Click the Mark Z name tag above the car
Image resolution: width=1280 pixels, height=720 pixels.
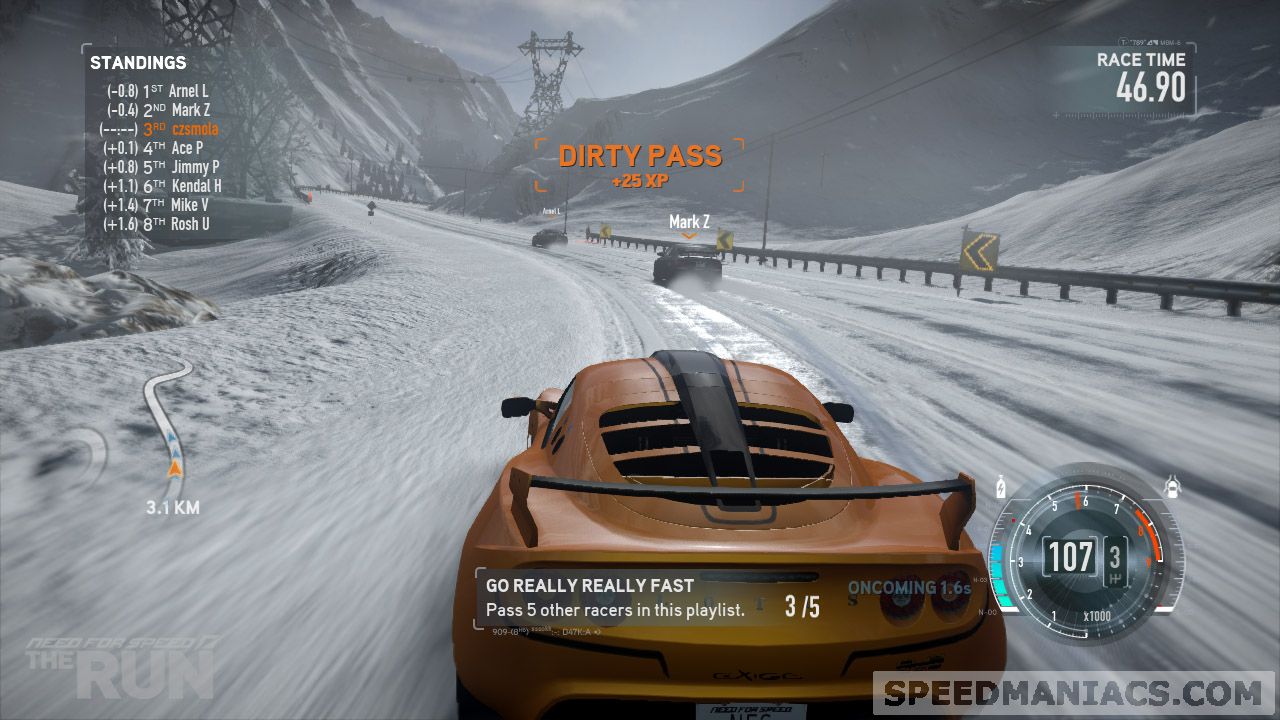point(689,221)
